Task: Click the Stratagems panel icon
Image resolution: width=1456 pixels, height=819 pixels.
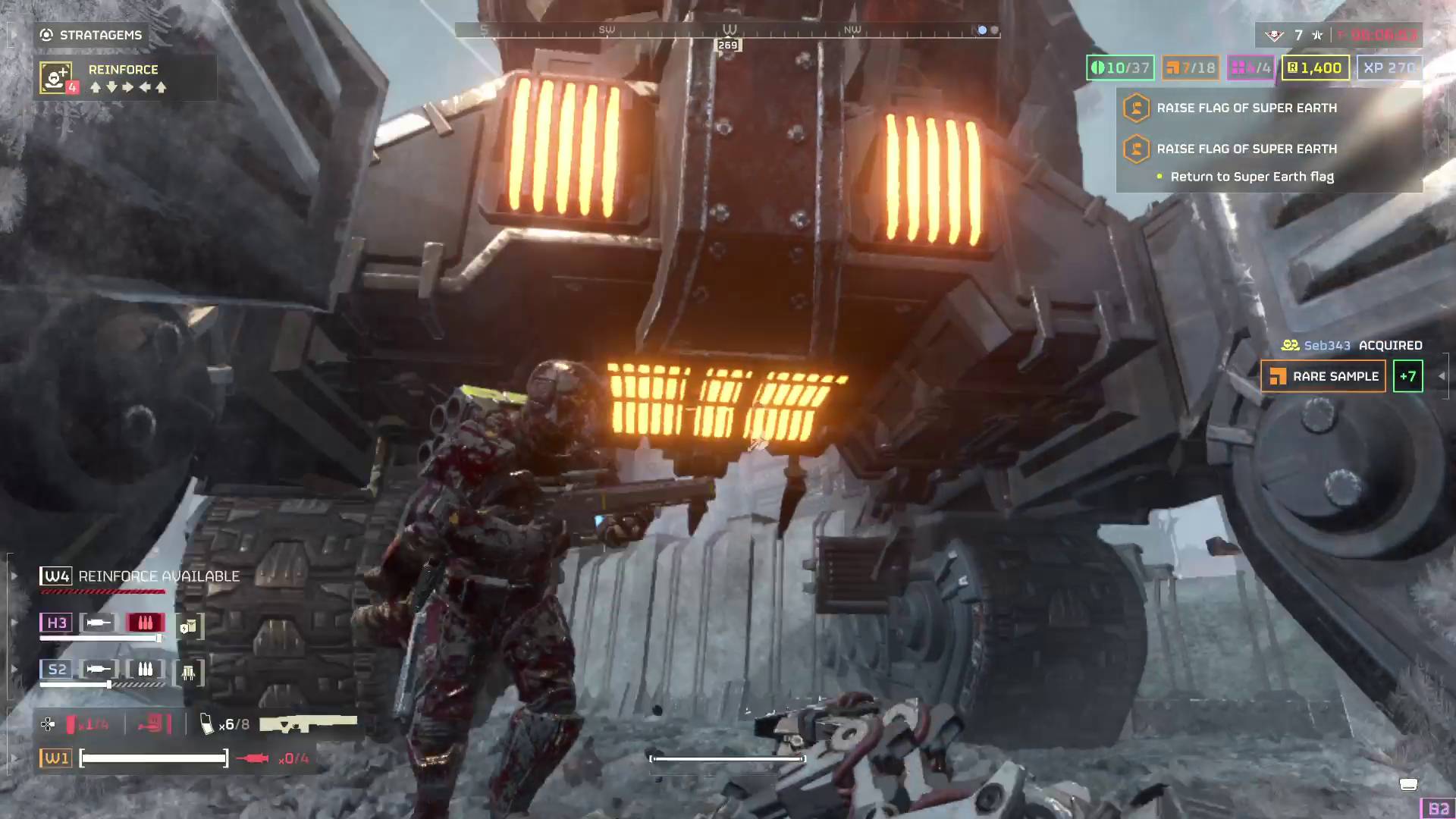Action: 45,34
